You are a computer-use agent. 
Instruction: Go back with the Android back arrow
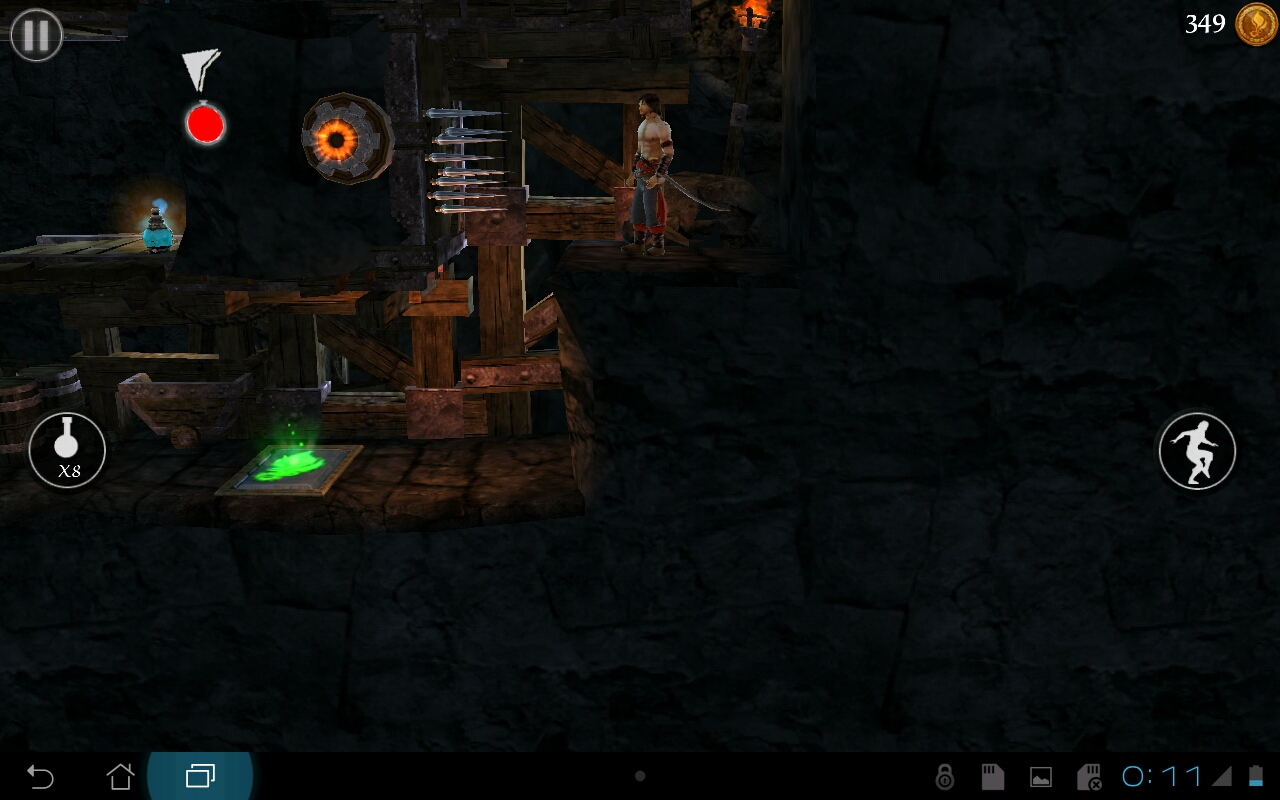click(40, 776)
